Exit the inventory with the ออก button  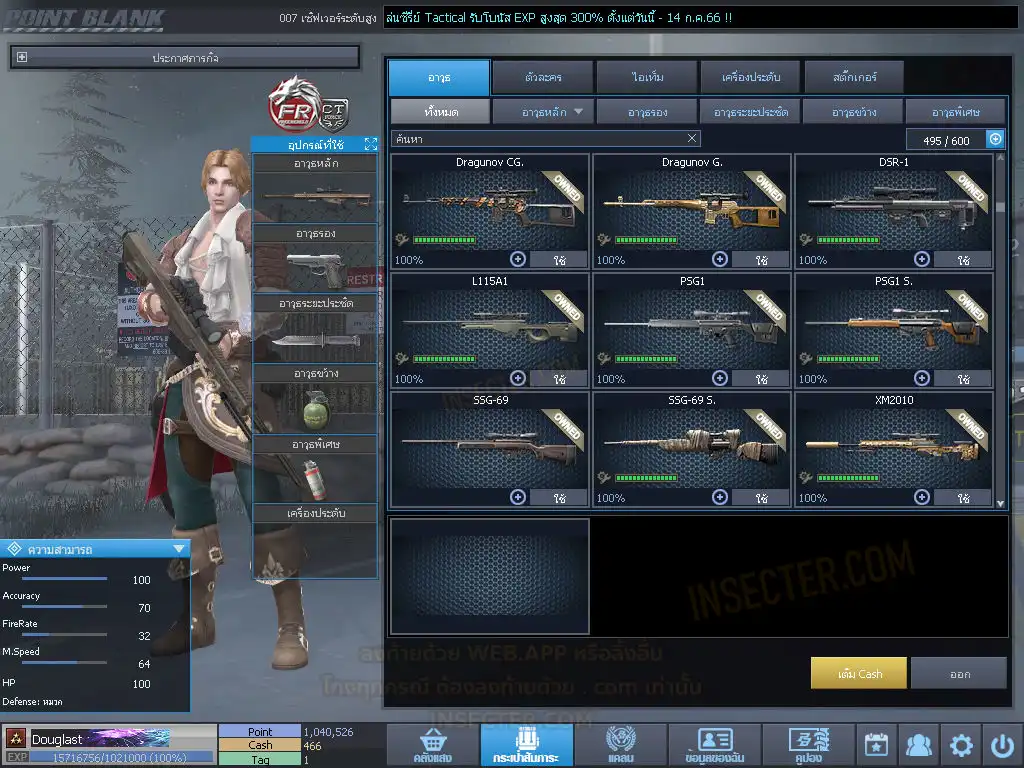(959, 674)
